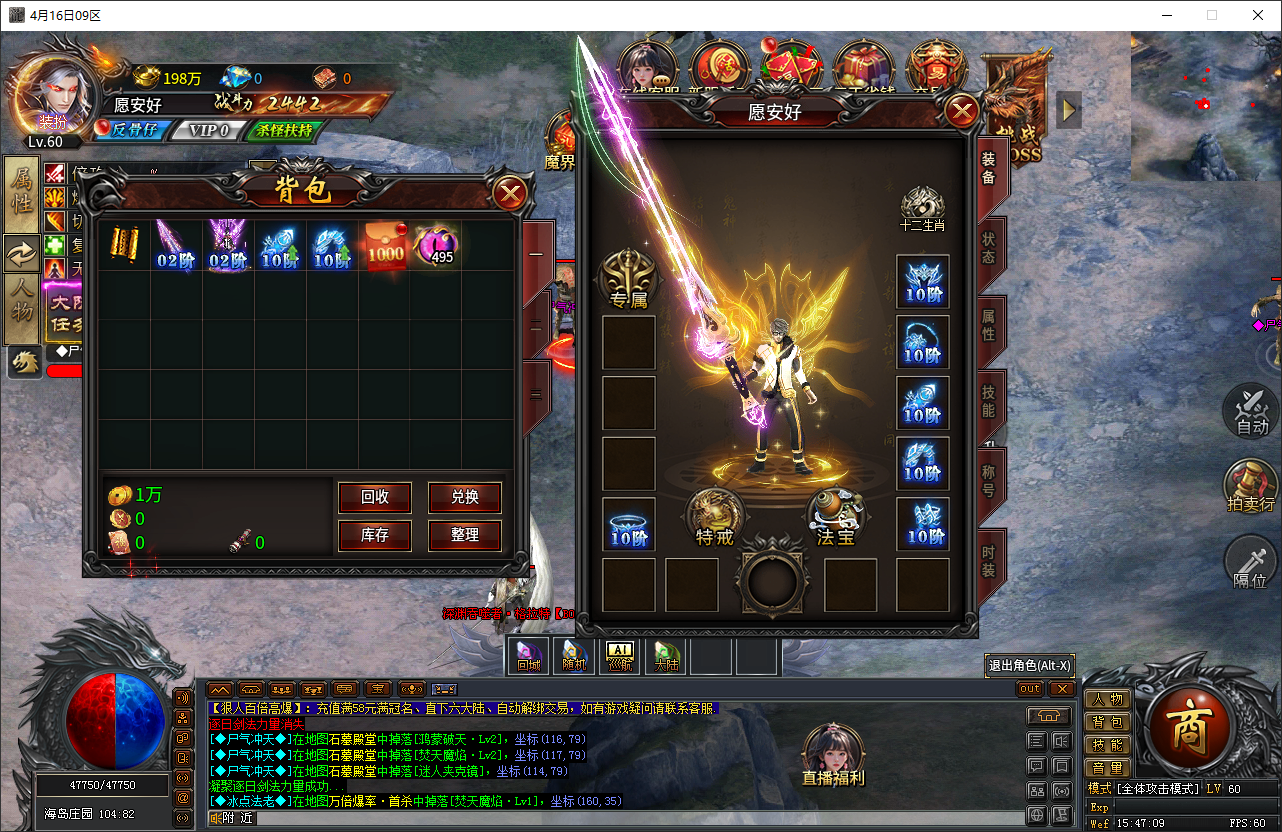The width and height of the screenshot is (1282, 832).
Task: Activate the AI 巡航 auto-cruise icon
Action: click(x=620, y=656)
